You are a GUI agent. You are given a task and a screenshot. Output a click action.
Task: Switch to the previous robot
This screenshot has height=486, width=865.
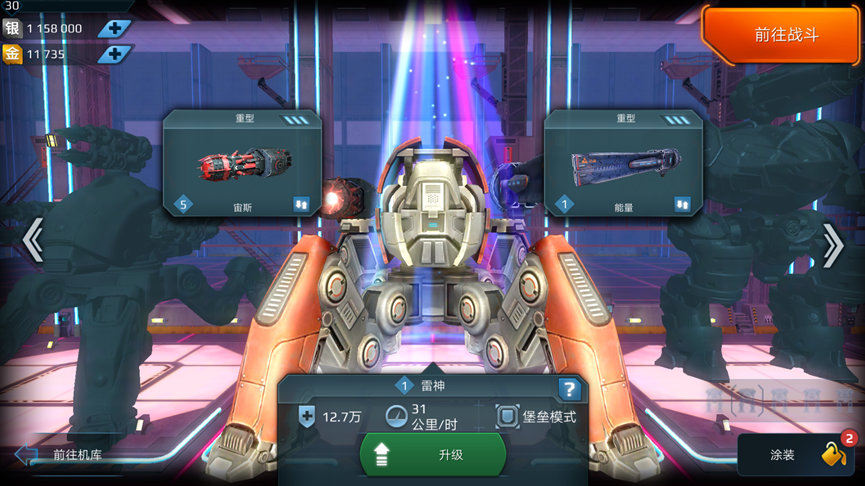coord(32,241)
